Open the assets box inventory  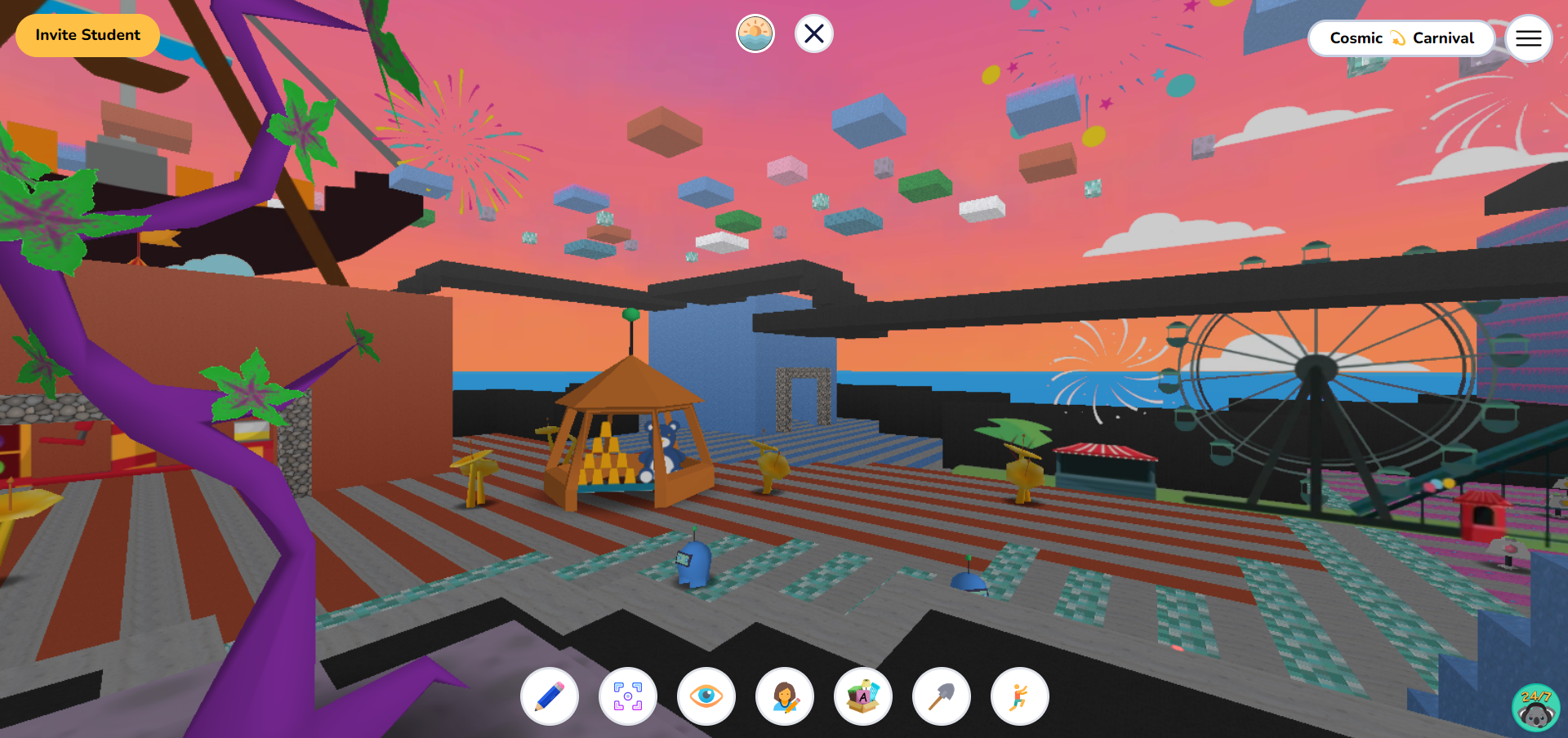coord(862,696)
